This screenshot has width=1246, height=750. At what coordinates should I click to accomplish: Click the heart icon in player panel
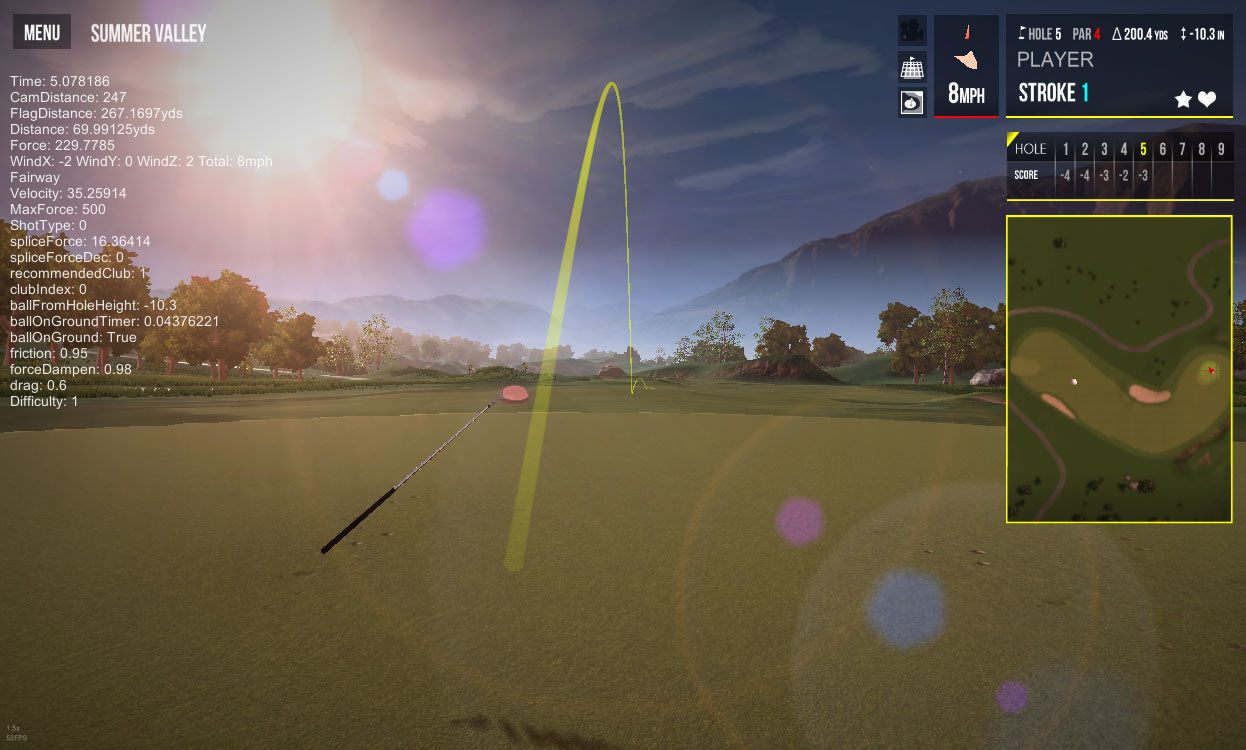1207,99
